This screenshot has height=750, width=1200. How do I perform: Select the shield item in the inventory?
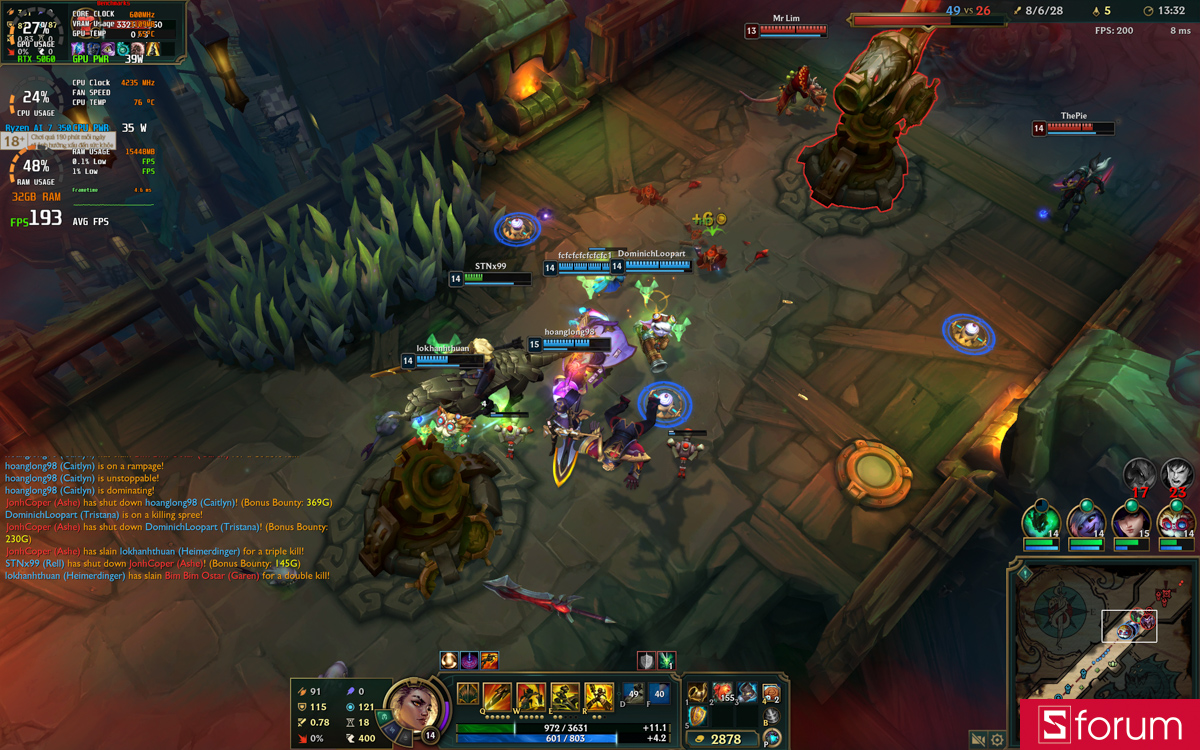click(698, 716)
